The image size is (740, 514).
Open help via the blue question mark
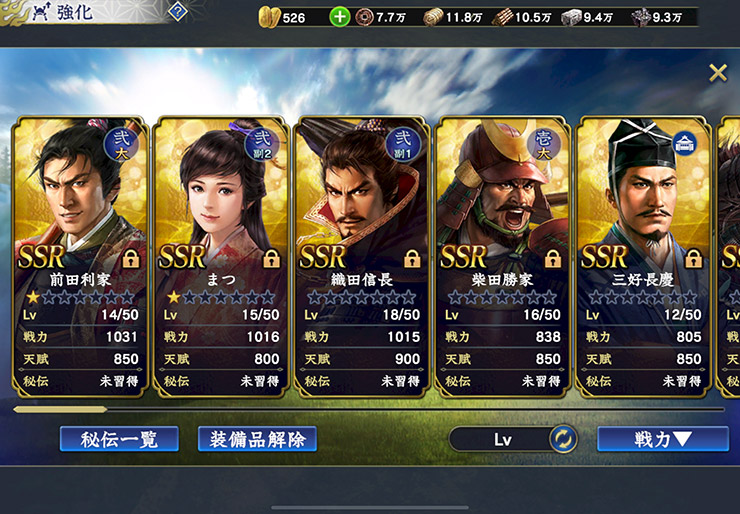178,12
